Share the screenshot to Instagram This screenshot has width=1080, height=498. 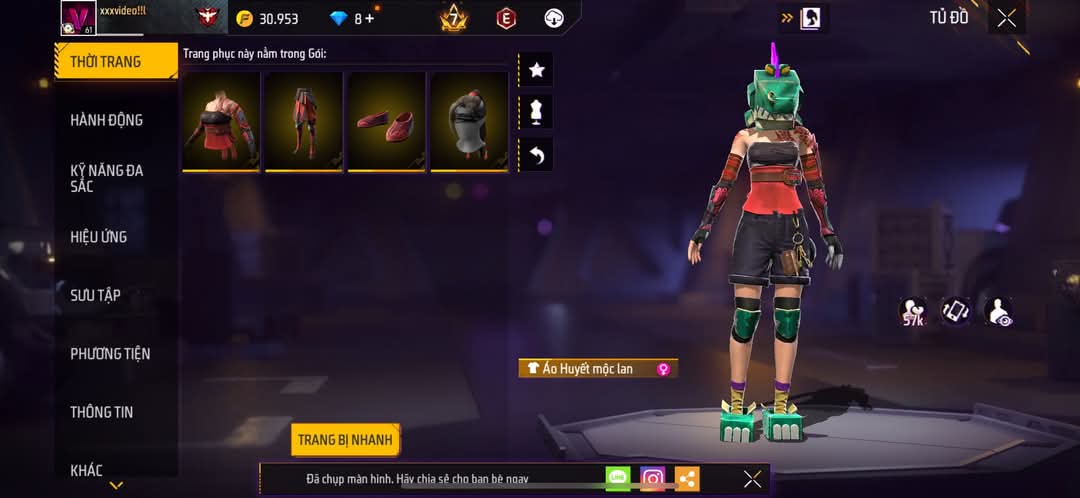click(652, 479)
